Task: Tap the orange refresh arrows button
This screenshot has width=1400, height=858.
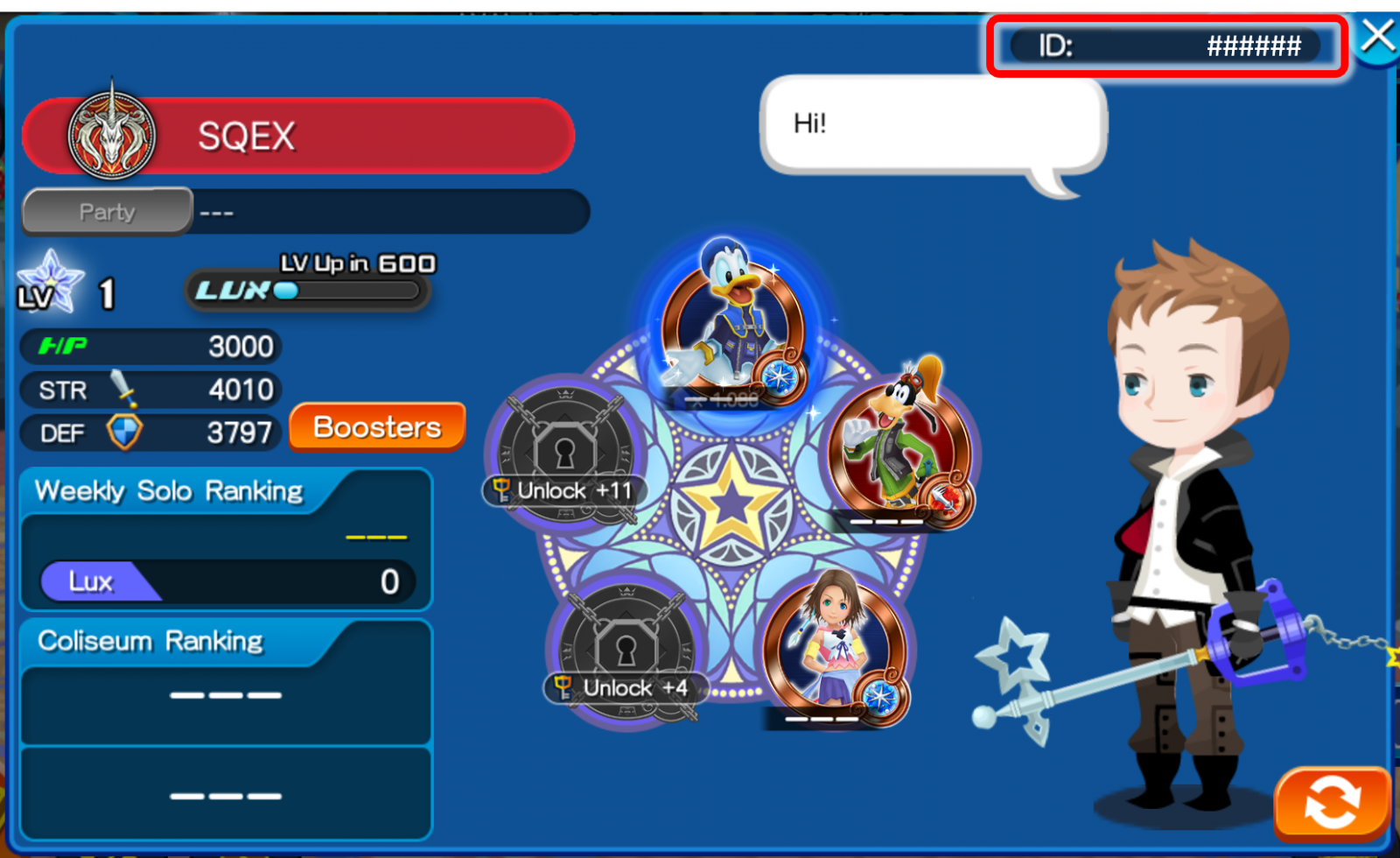Action: click(x=1332, y=802)
